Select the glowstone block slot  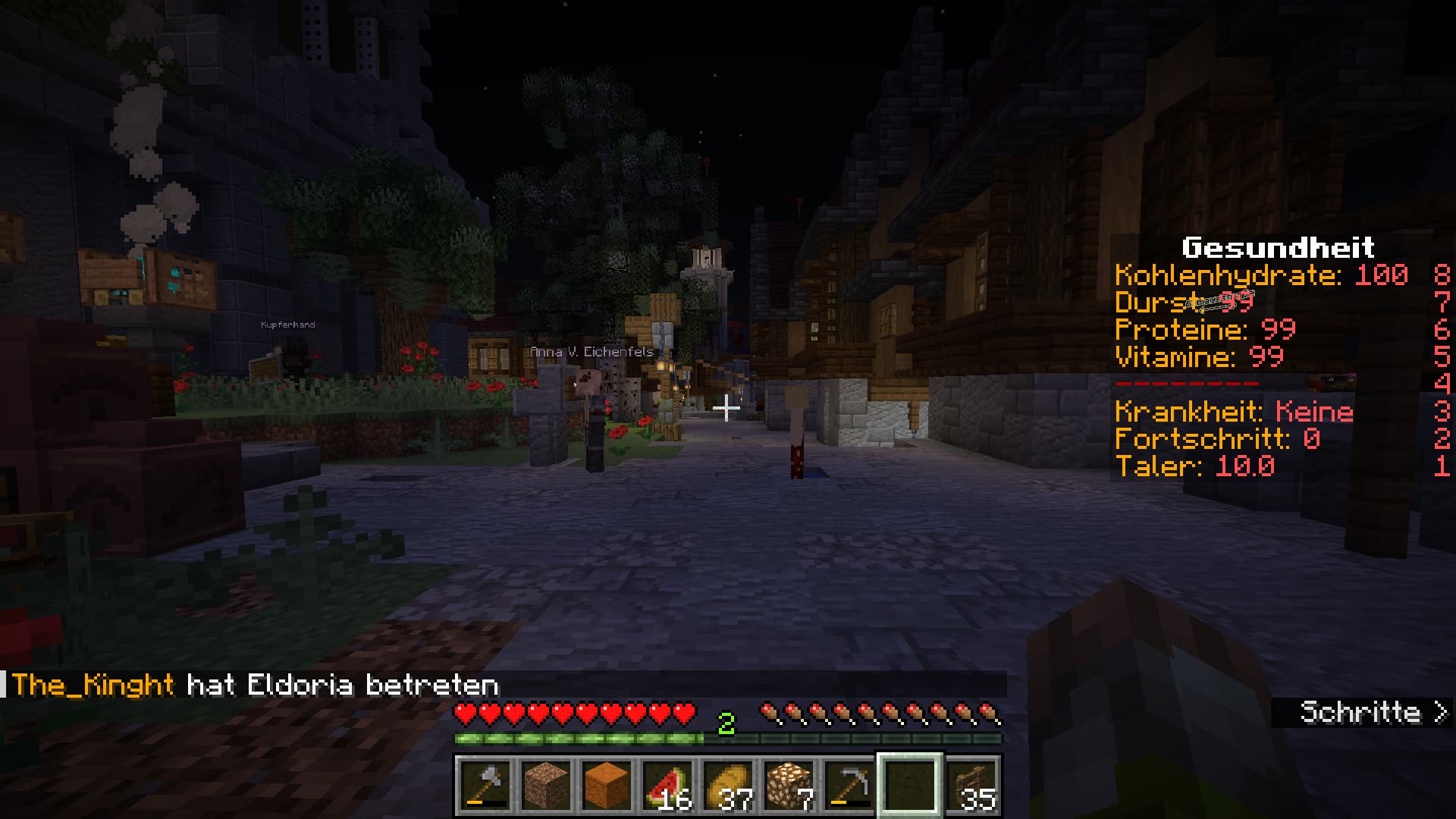coord(789,786)
